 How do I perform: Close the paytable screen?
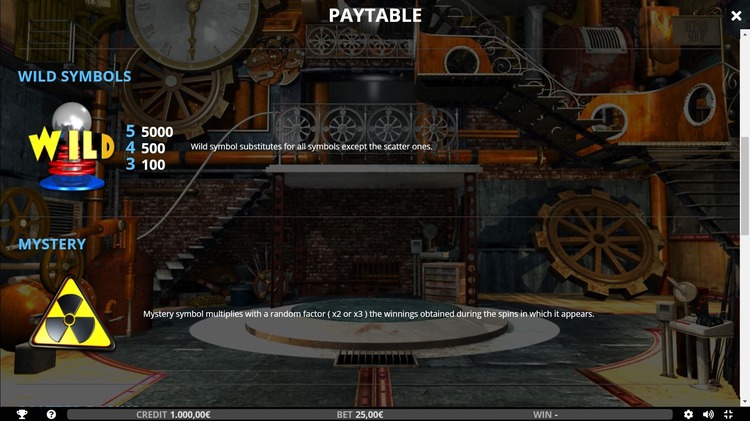click(x=737, y=16)
